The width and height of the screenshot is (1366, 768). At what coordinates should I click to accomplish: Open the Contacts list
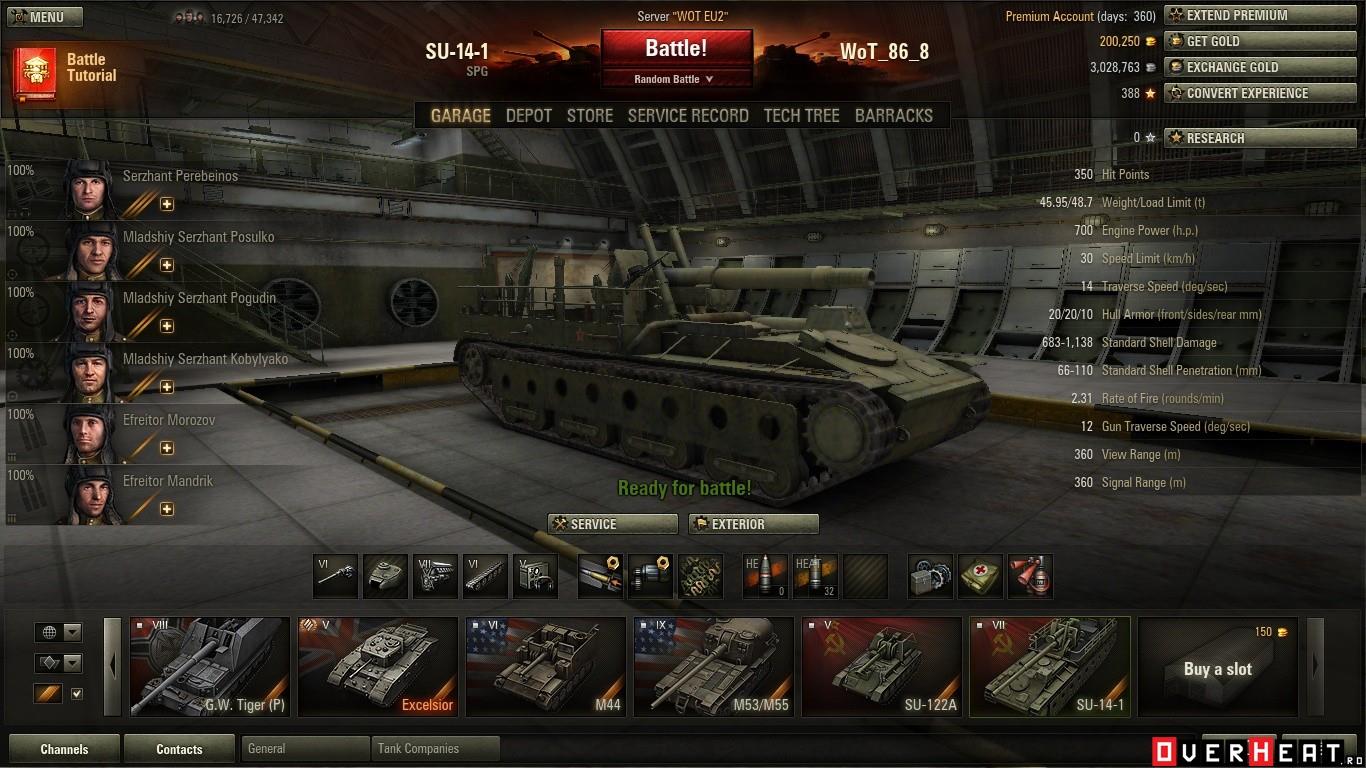tap(179, 749)
